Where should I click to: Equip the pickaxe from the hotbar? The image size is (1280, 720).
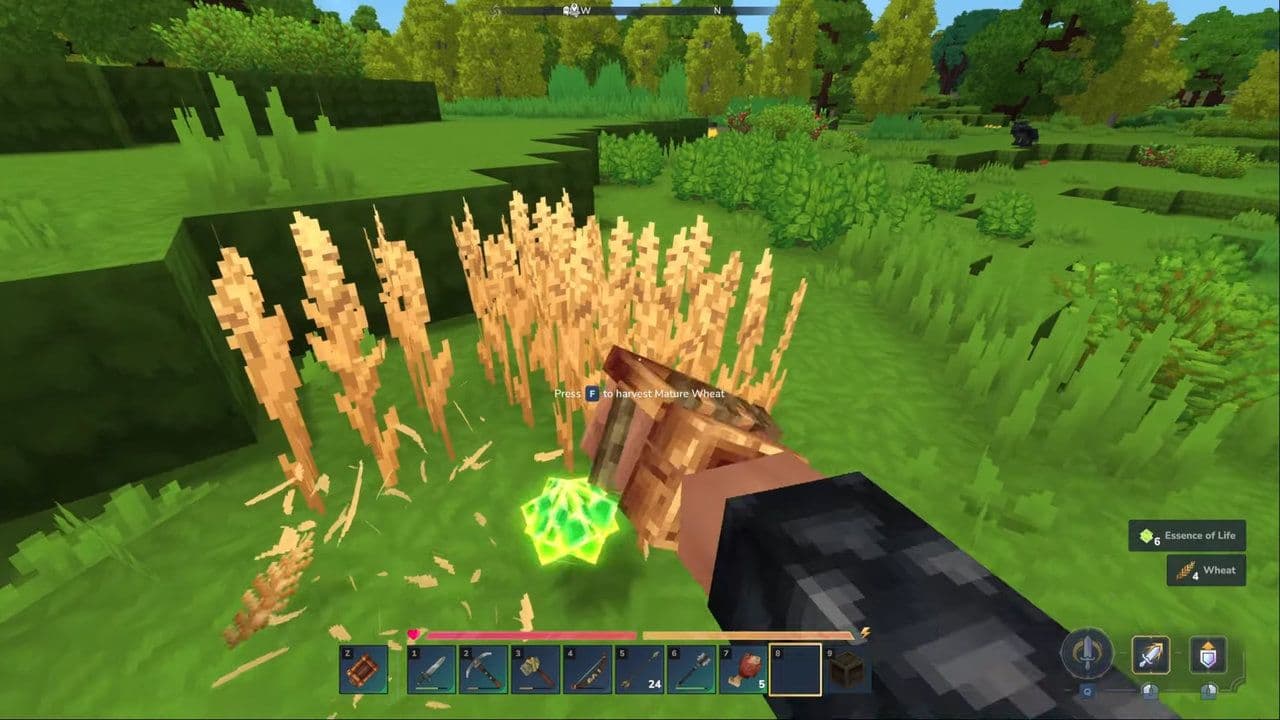pyautogui.click(x=483, y=669)
